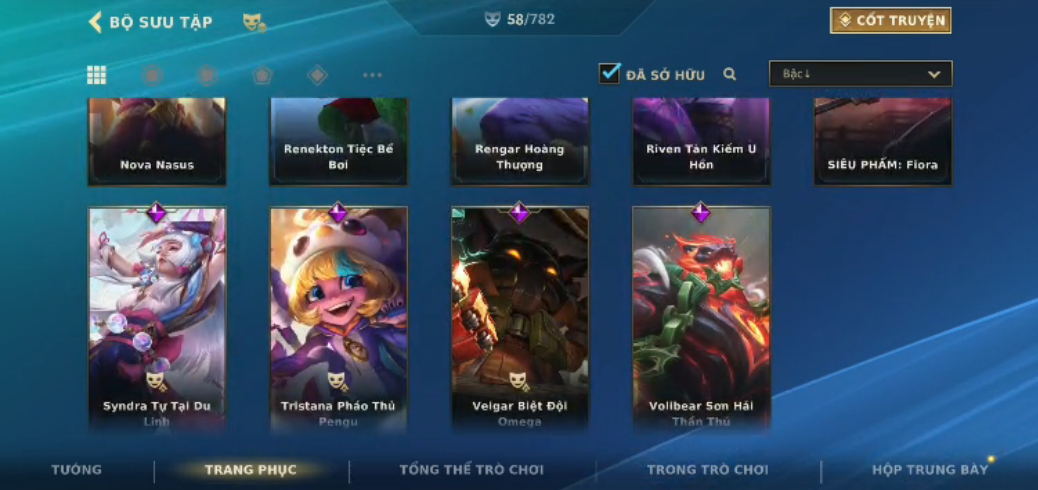
Task: Click the three-dots more filters icon
Action: 372,75
